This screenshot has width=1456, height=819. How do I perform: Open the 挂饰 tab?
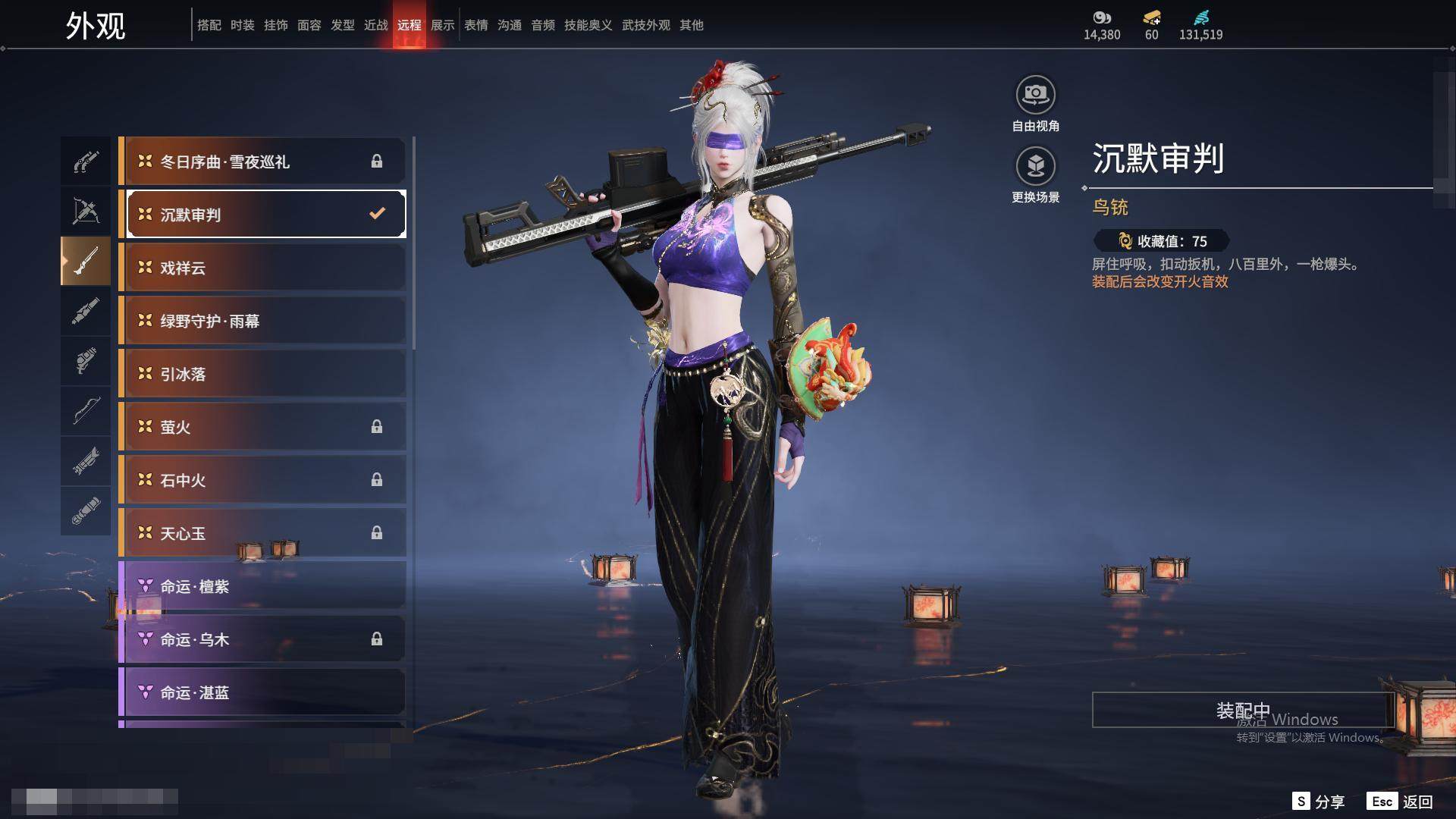(276, 25)
